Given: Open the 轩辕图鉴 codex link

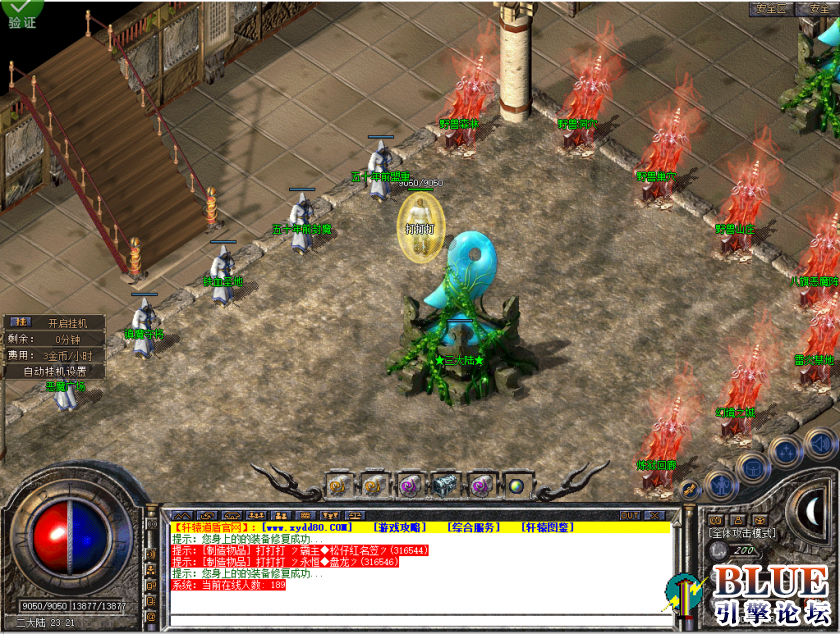Looking at the screenshot, I should tap(547, 527).
